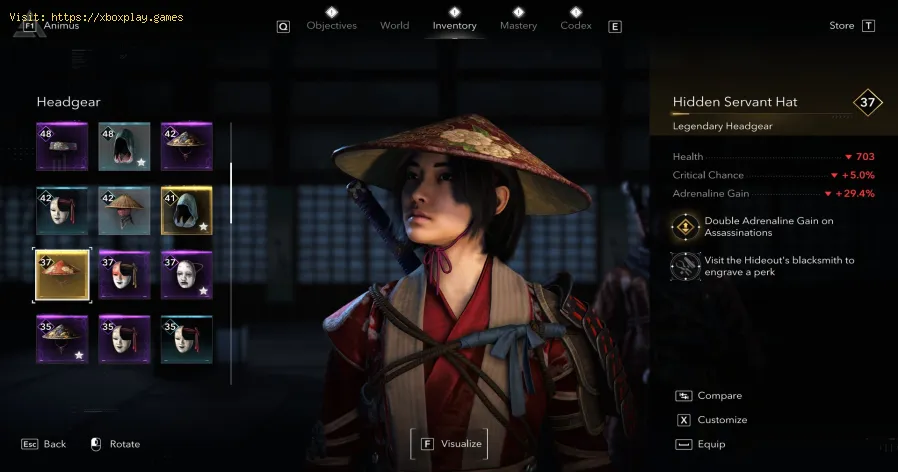Open the Objectives tab
898x472 pixels.
coord(331,25)
